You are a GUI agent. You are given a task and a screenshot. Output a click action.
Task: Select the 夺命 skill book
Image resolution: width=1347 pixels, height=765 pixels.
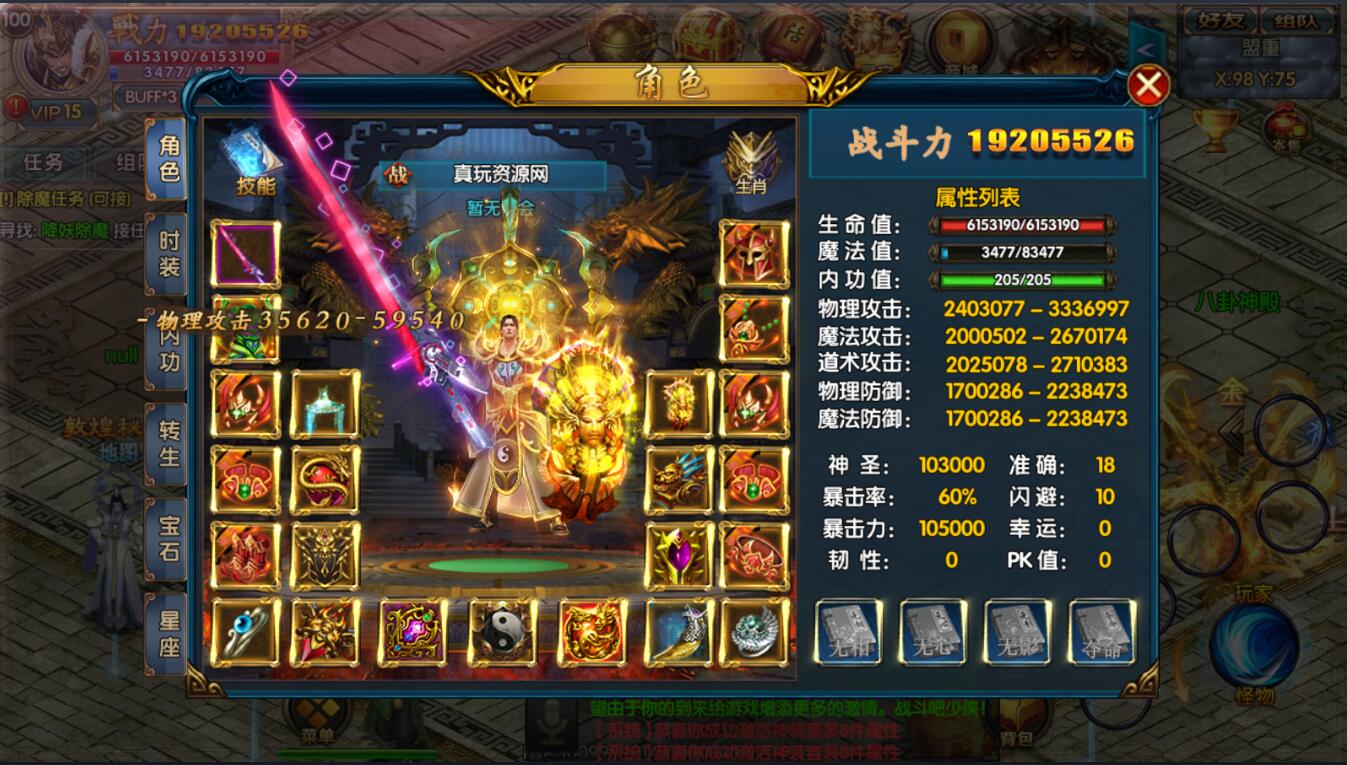(x=1102, y=632)
